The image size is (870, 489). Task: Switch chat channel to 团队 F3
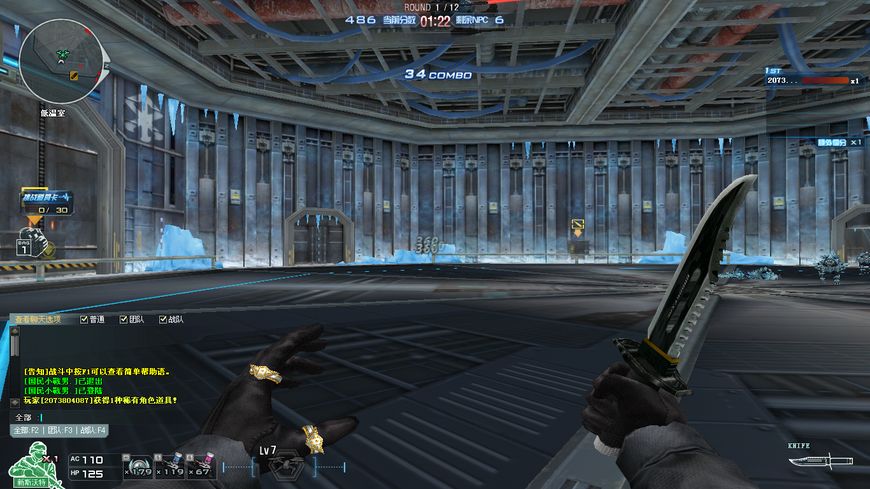point(61,430)
